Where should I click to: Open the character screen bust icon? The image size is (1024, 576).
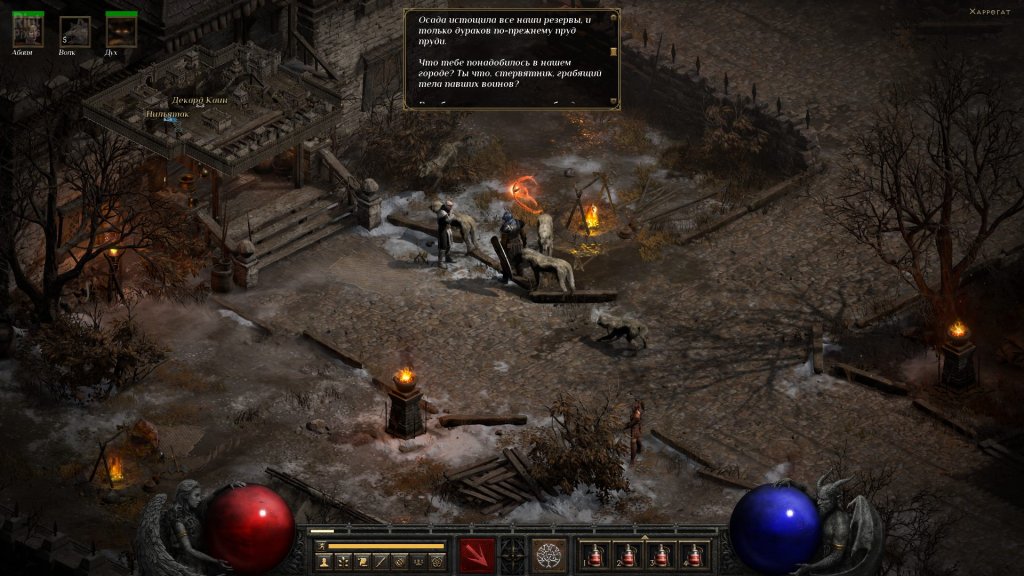point(325,562)
